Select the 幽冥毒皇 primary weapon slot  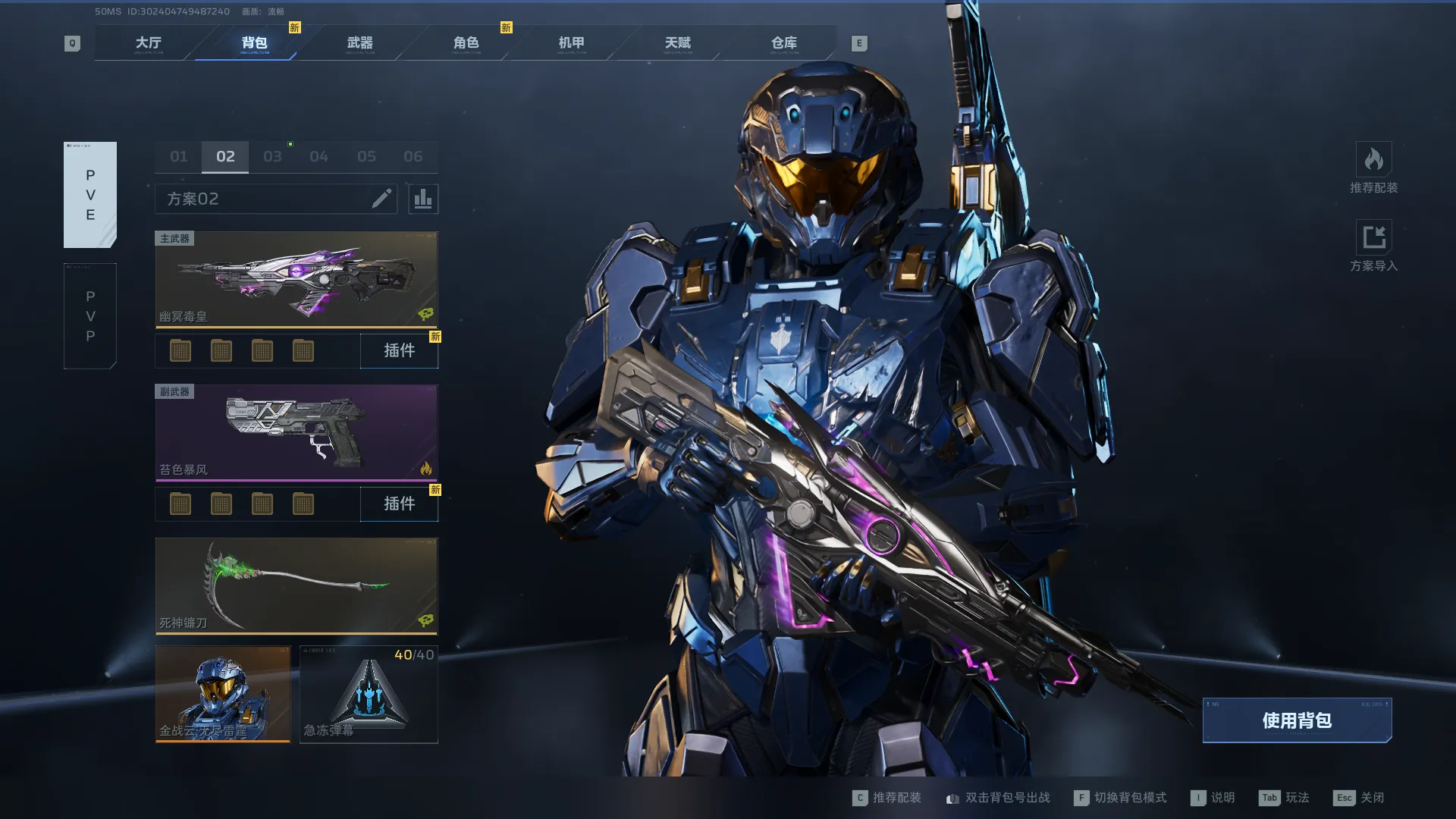pos(297,279)
